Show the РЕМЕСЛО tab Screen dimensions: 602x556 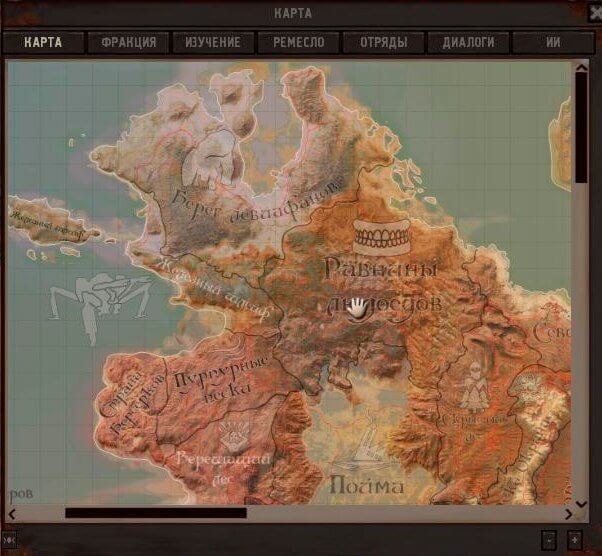[298, 42]
